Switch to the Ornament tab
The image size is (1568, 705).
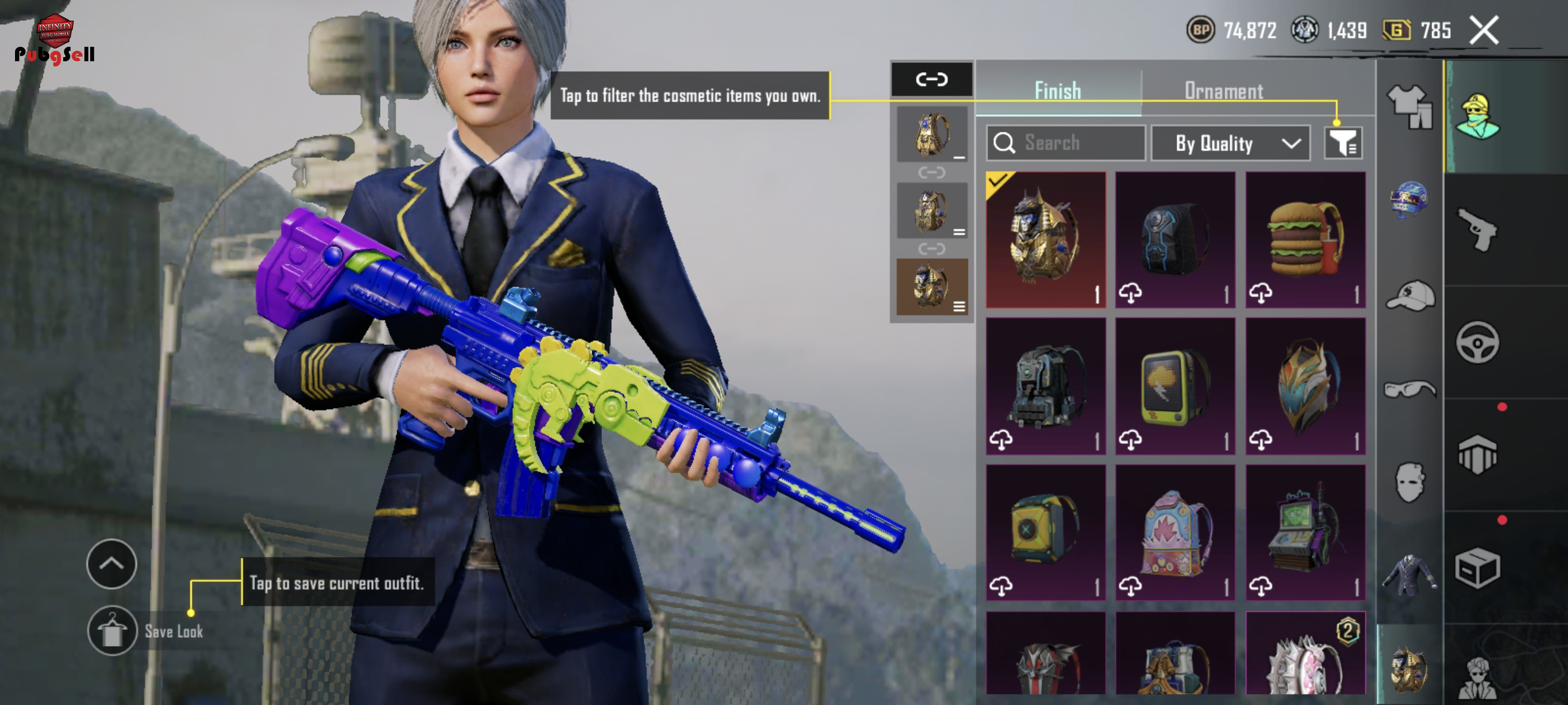pyautogui.click(x=1223, y=91)
